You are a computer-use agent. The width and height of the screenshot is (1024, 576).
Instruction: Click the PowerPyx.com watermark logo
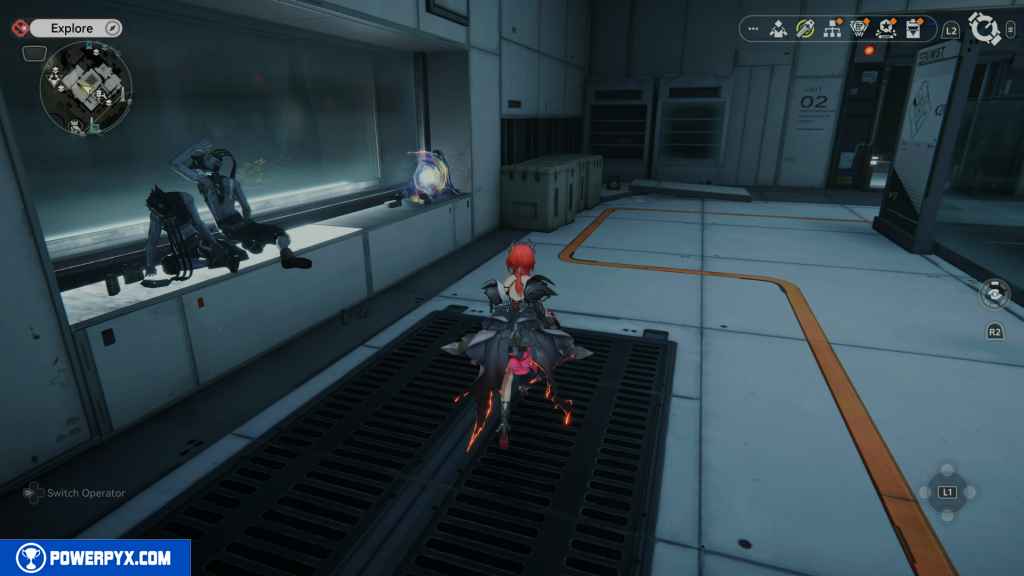coord(95,558)
